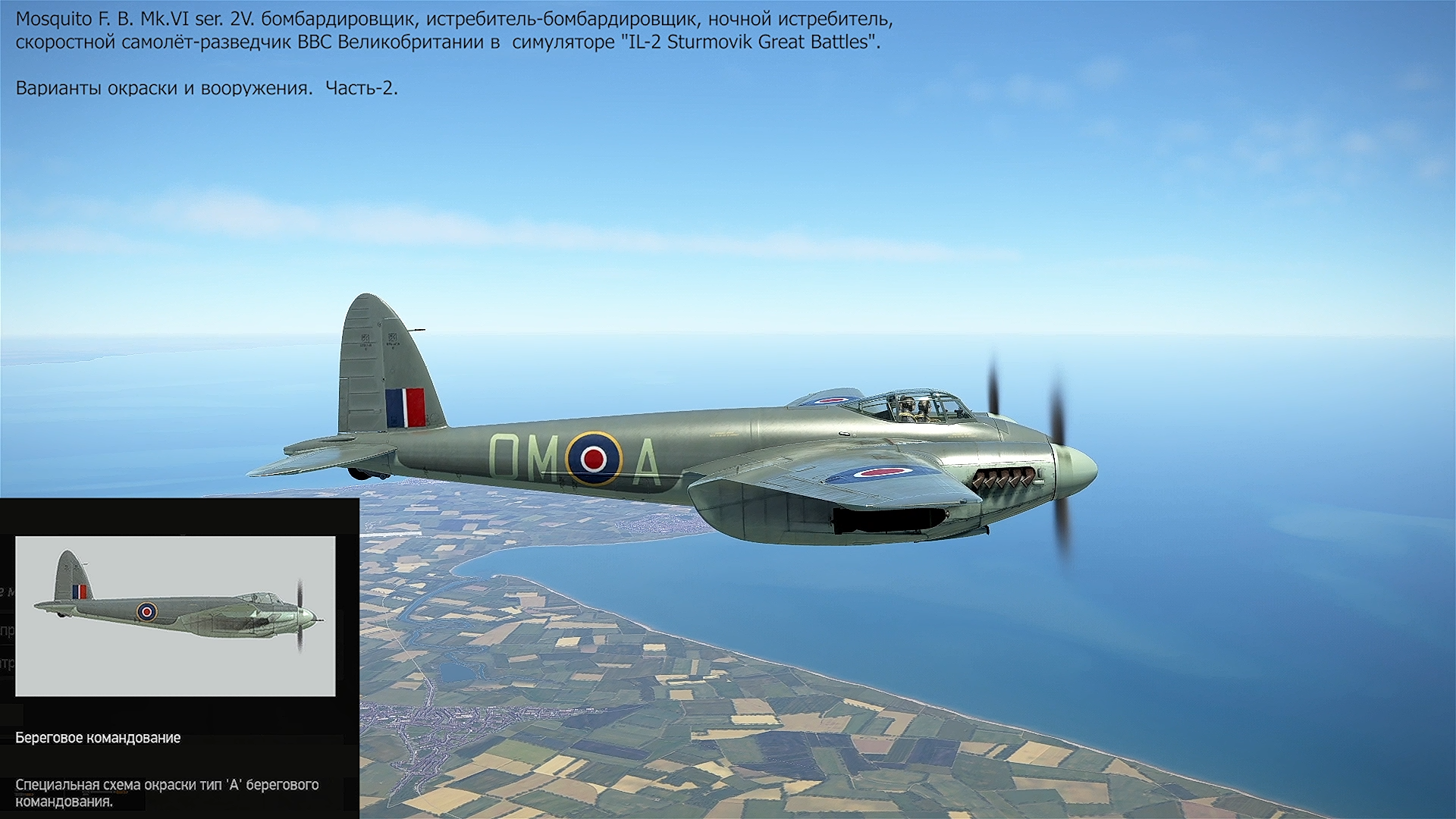The image size is (1456, 819).
Task: Select the Coastal Command skin preview thumbnail
Action: tap(175, 616)
